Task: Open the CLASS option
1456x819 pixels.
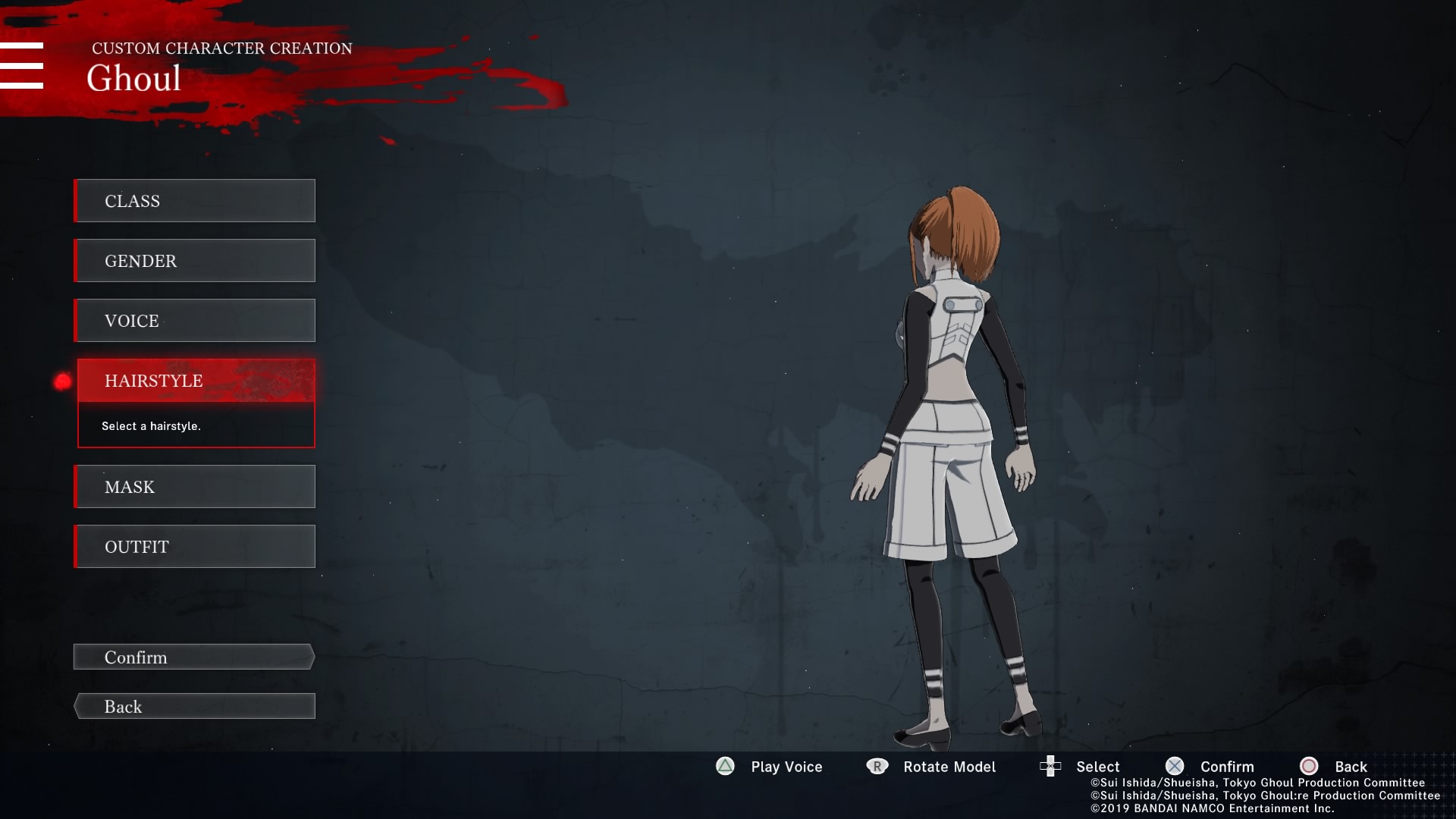Action: (195, 201)
